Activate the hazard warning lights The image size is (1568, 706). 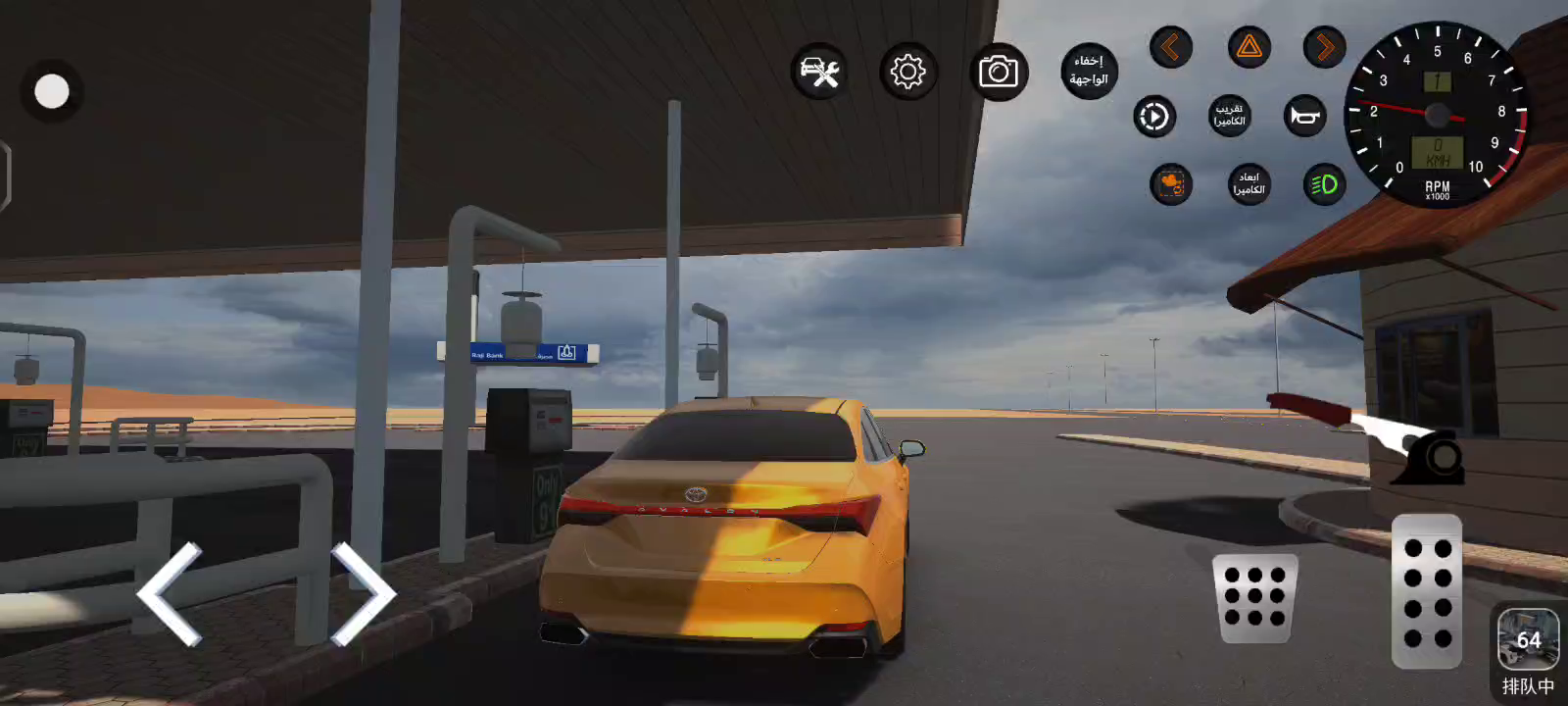1249,47
